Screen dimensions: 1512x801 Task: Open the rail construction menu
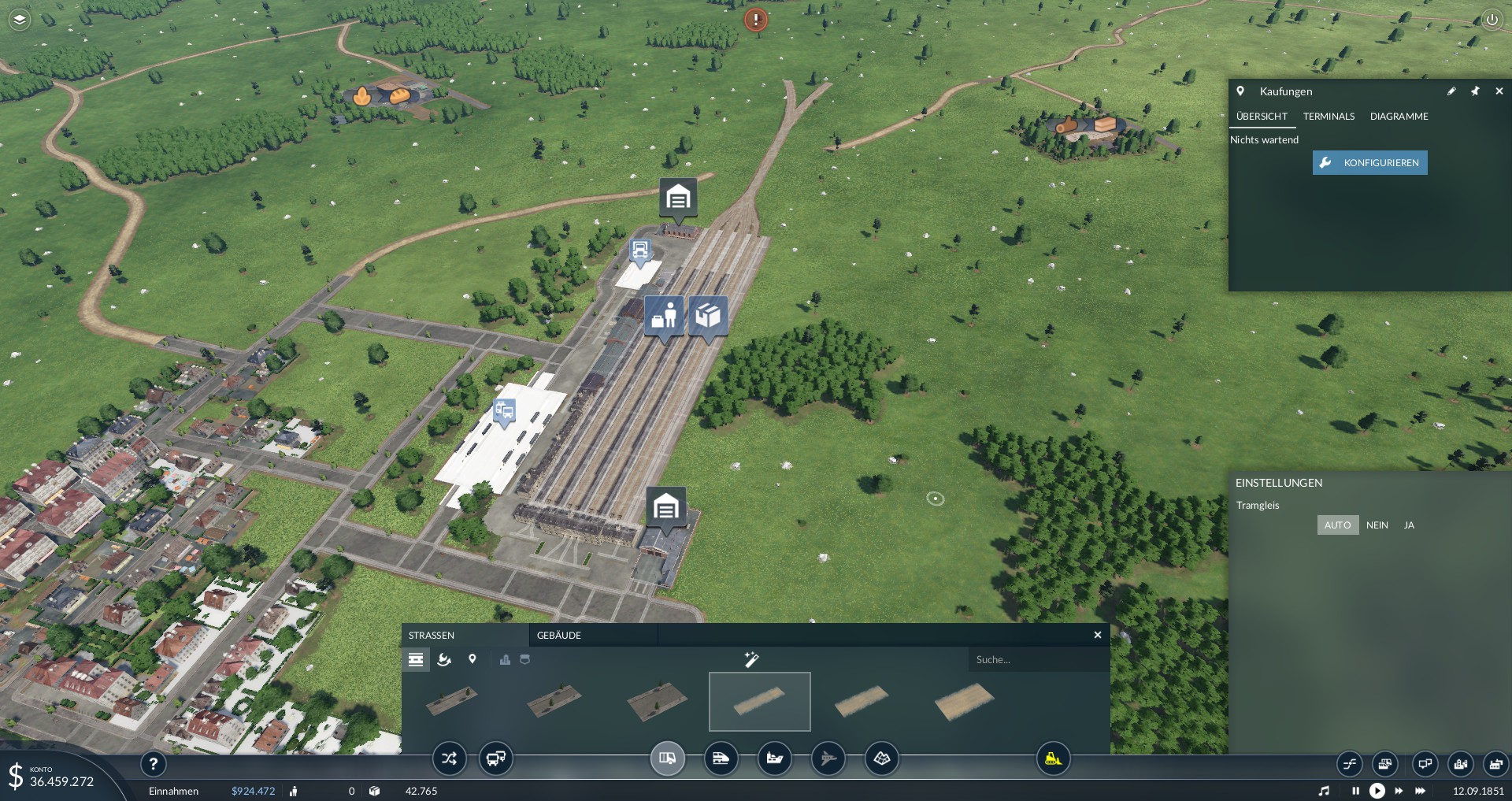721,758
